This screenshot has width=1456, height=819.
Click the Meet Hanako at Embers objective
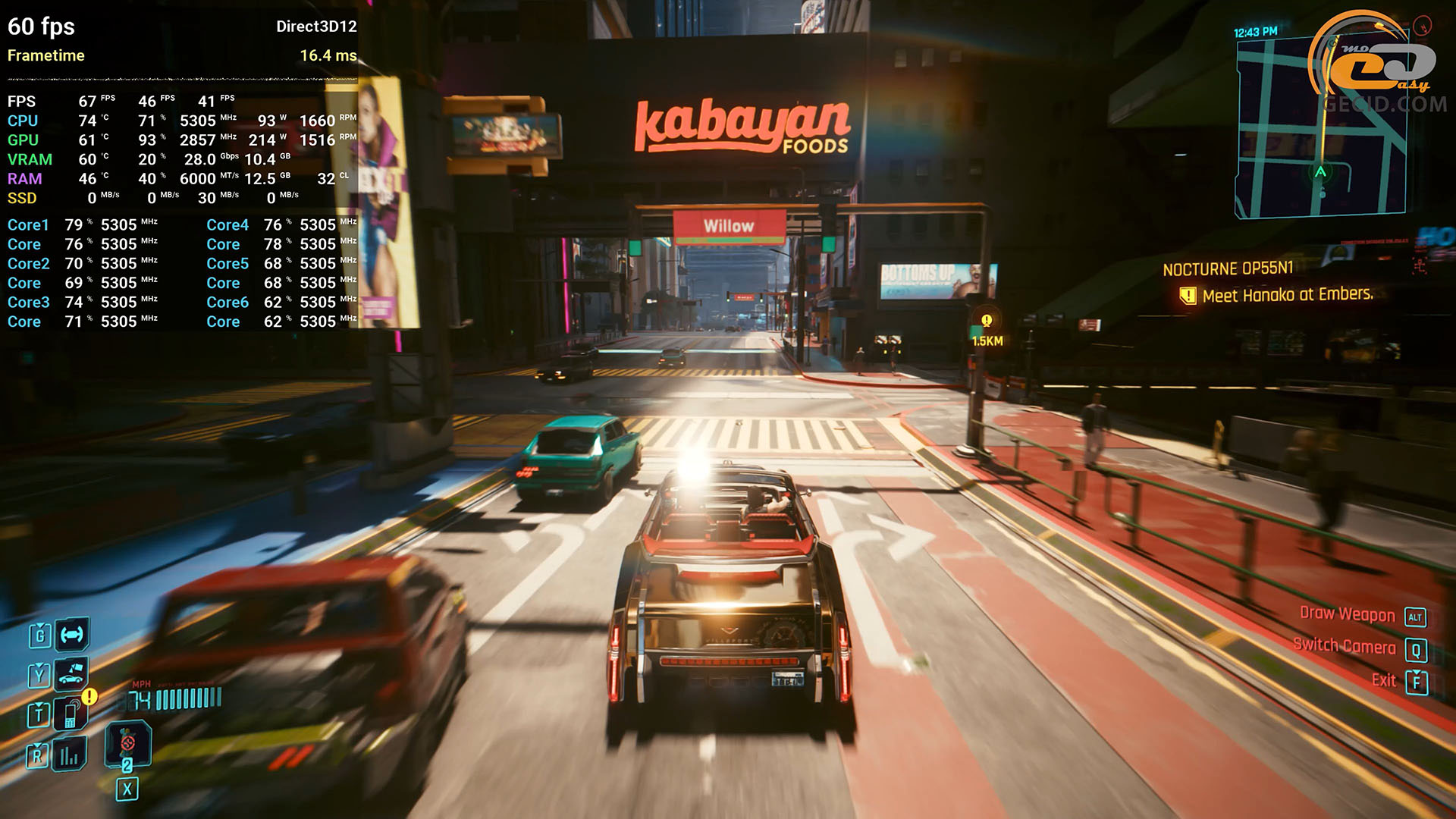1287,295
